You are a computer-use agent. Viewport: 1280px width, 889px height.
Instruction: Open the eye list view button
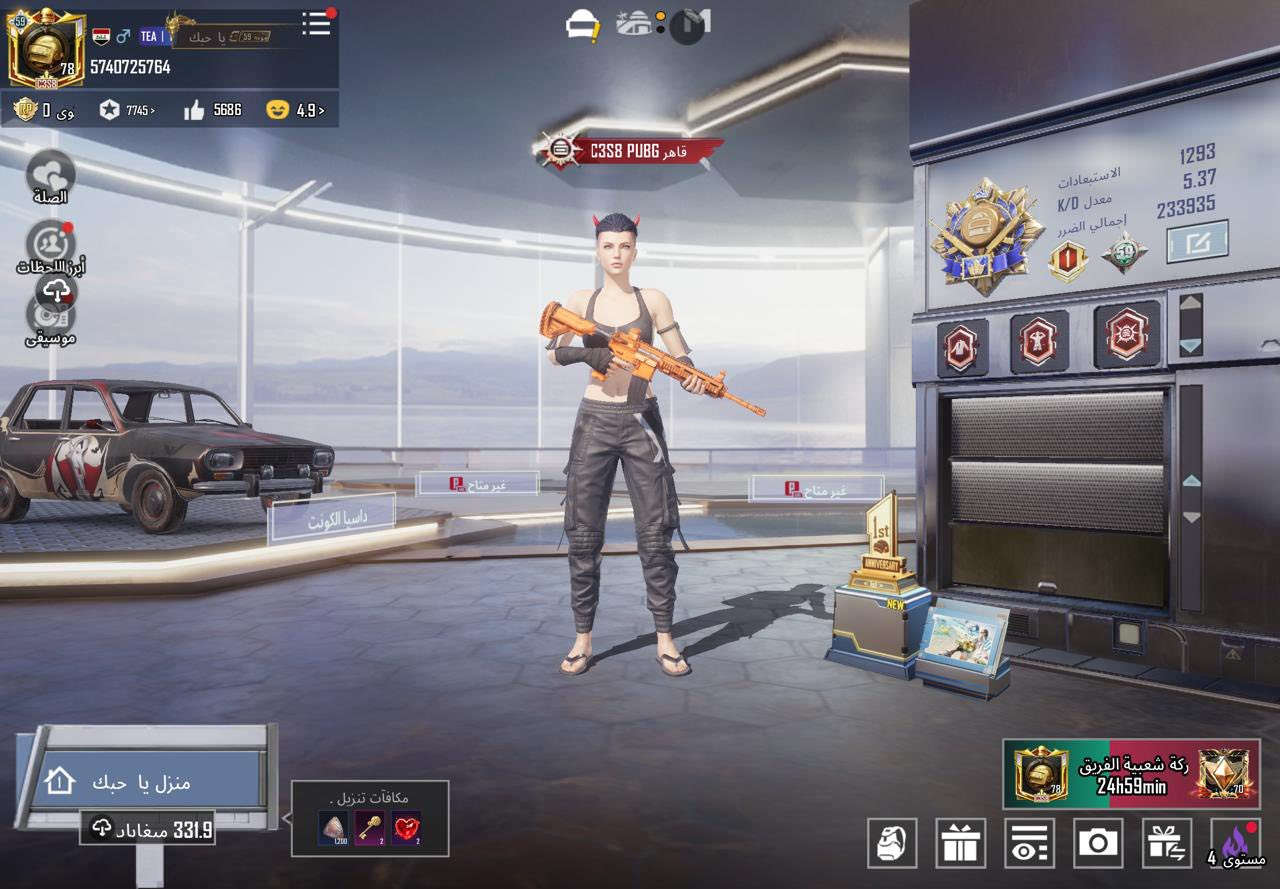(x=1029, y=842)
